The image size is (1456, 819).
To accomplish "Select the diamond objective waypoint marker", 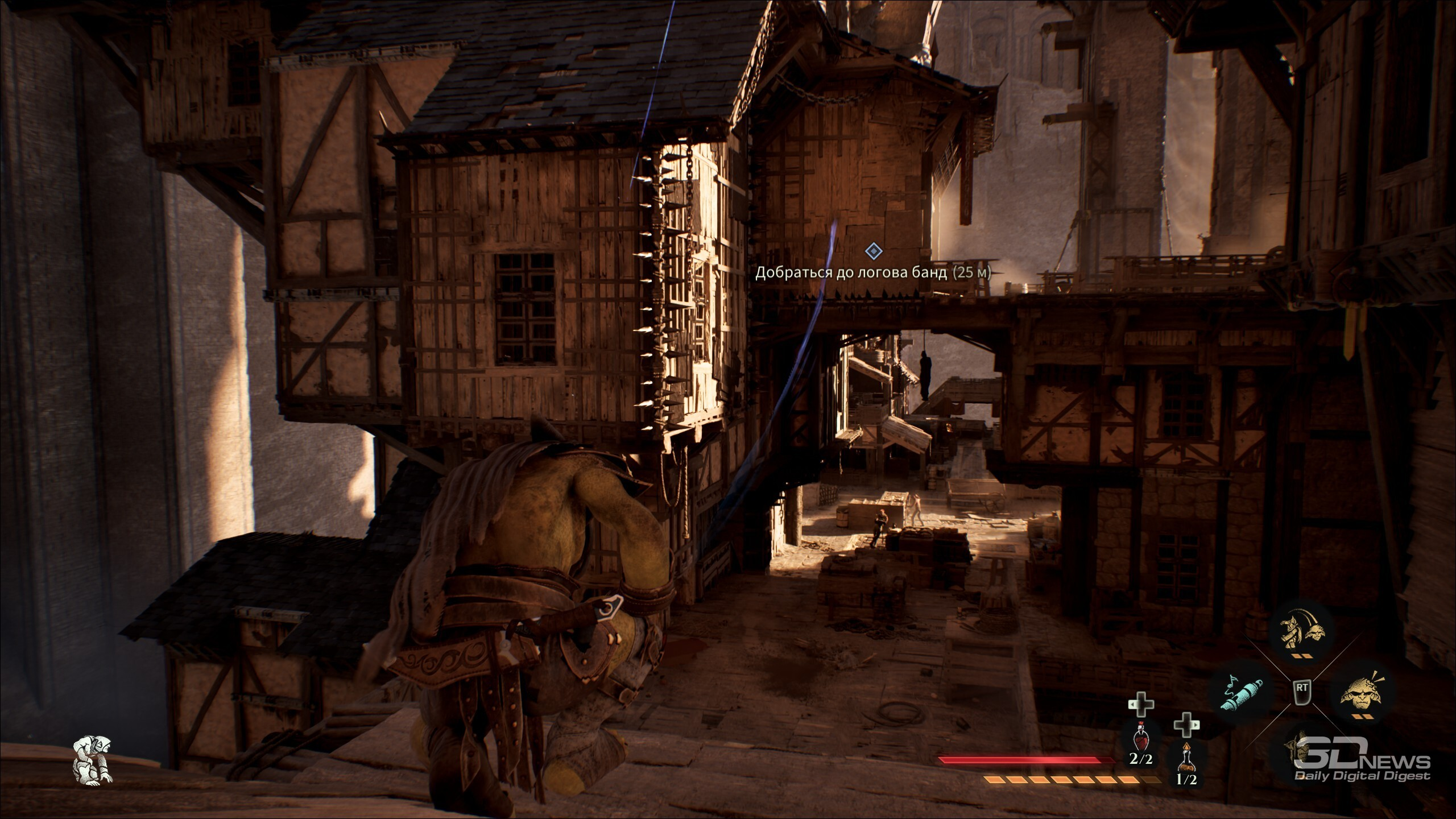I will pyautogui.click(x=872, y=251).
